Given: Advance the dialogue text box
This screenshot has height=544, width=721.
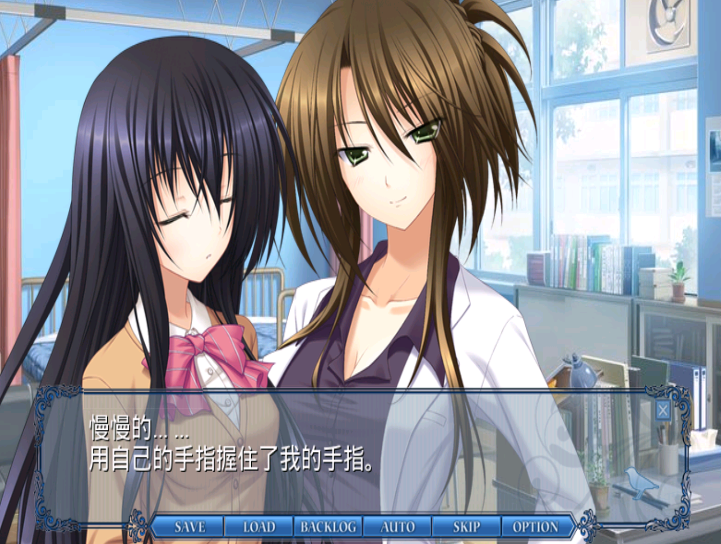Looking at the screenshot, I should 360,450.
